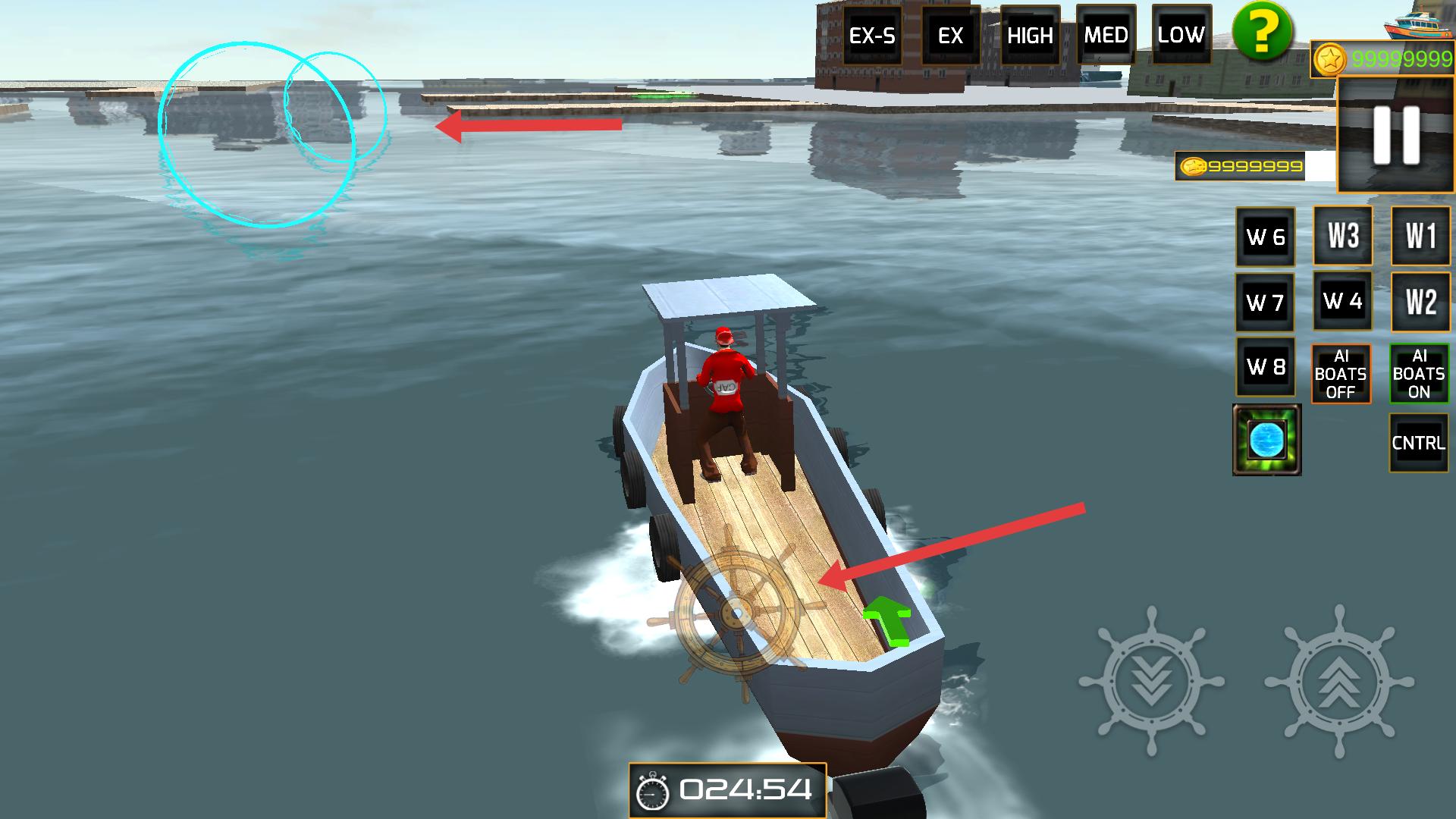The height and width of the screenshot is (819, 1456).
Task: Select the W 4 button
Action: click(x=1343, y=301)
